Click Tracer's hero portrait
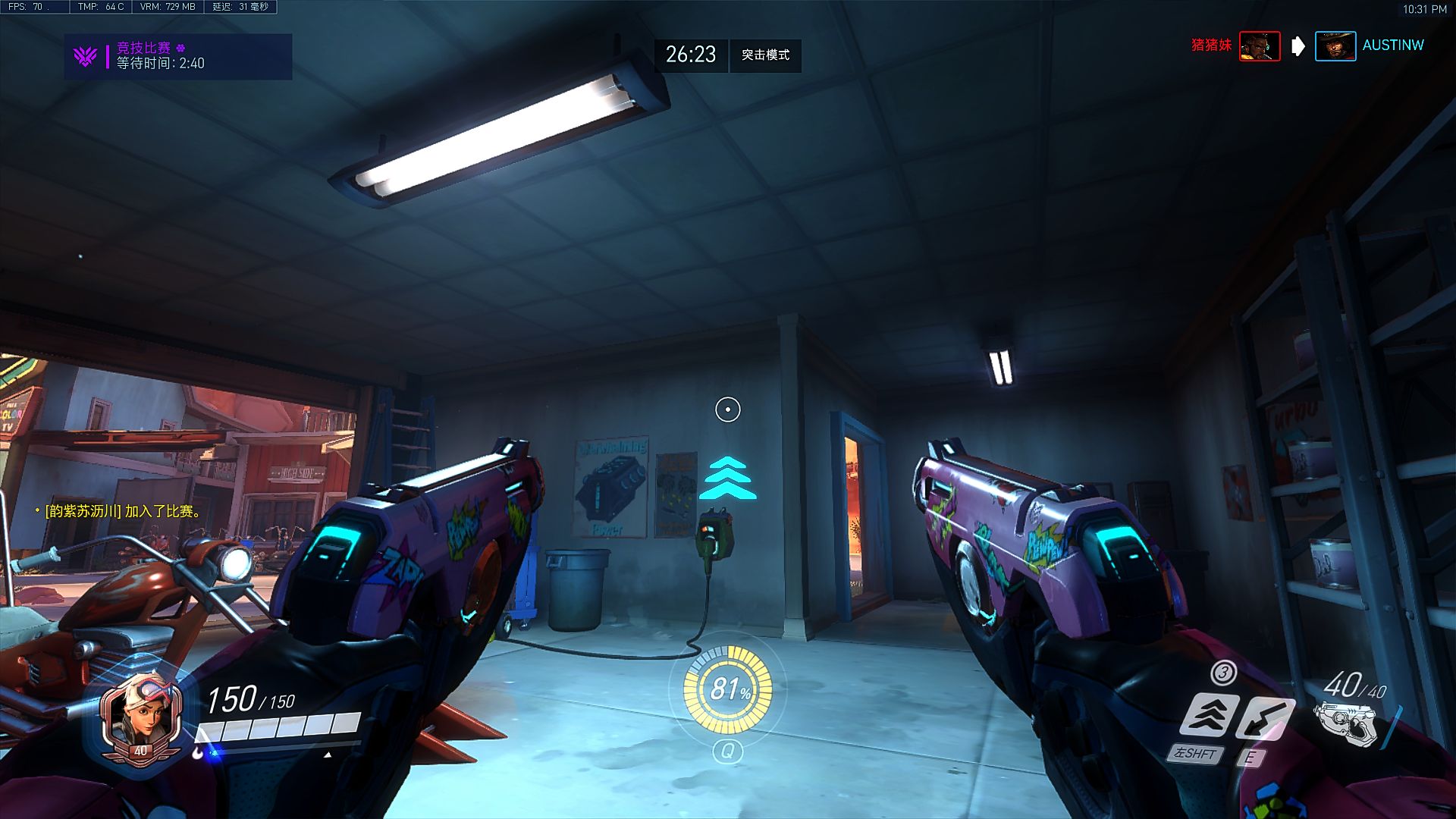This screenshot has width=1456, height=819. pos(141,715)
